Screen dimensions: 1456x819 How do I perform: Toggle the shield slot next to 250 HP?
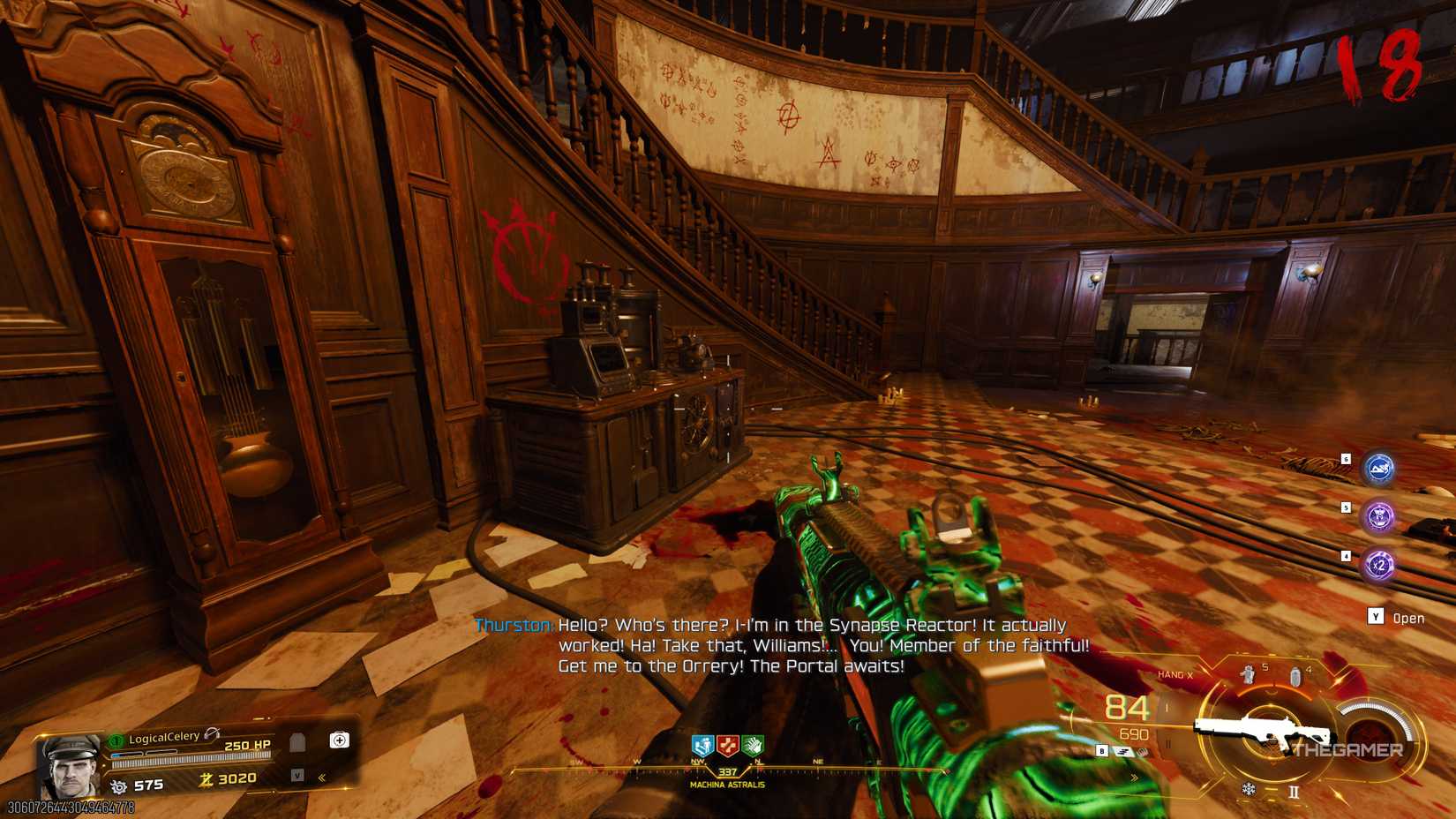point(297,740)
